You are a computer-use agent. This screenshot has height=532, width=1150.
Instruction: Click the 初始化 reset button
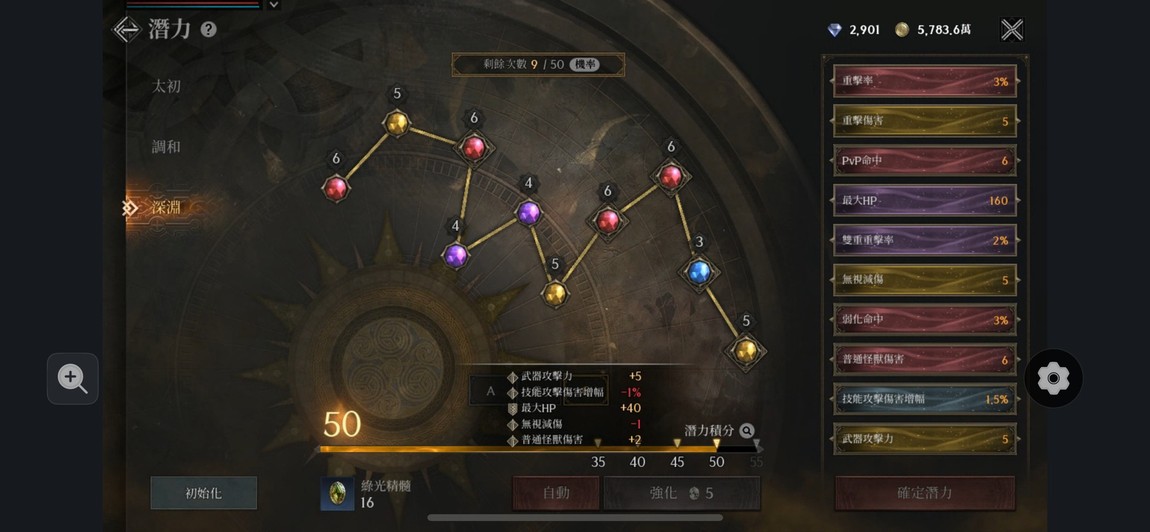point(204,493)
